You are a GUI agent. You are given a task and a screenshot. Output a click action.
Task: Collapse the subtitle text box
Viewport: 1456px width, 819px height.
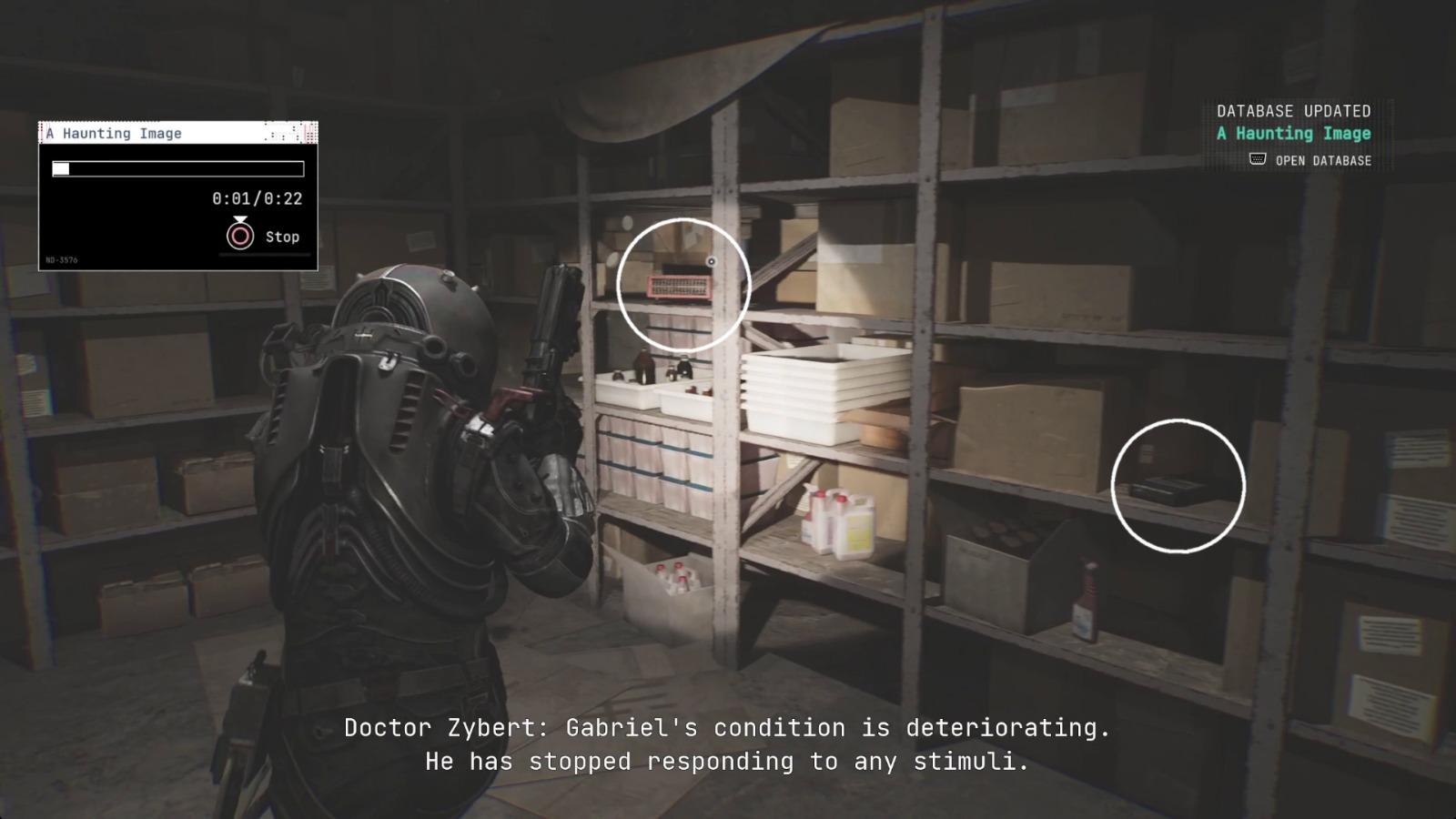[727, 744]
